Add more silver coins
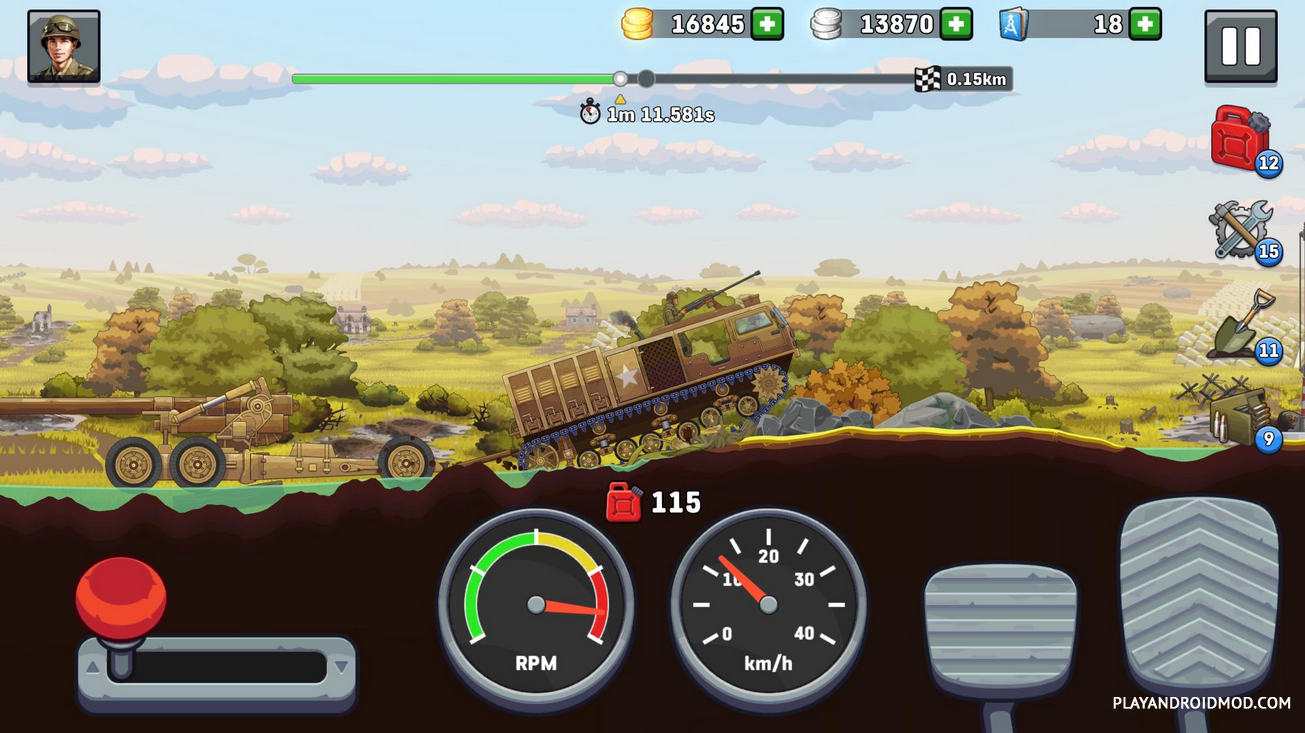The image size is (1305, 733). coord(956,24)
